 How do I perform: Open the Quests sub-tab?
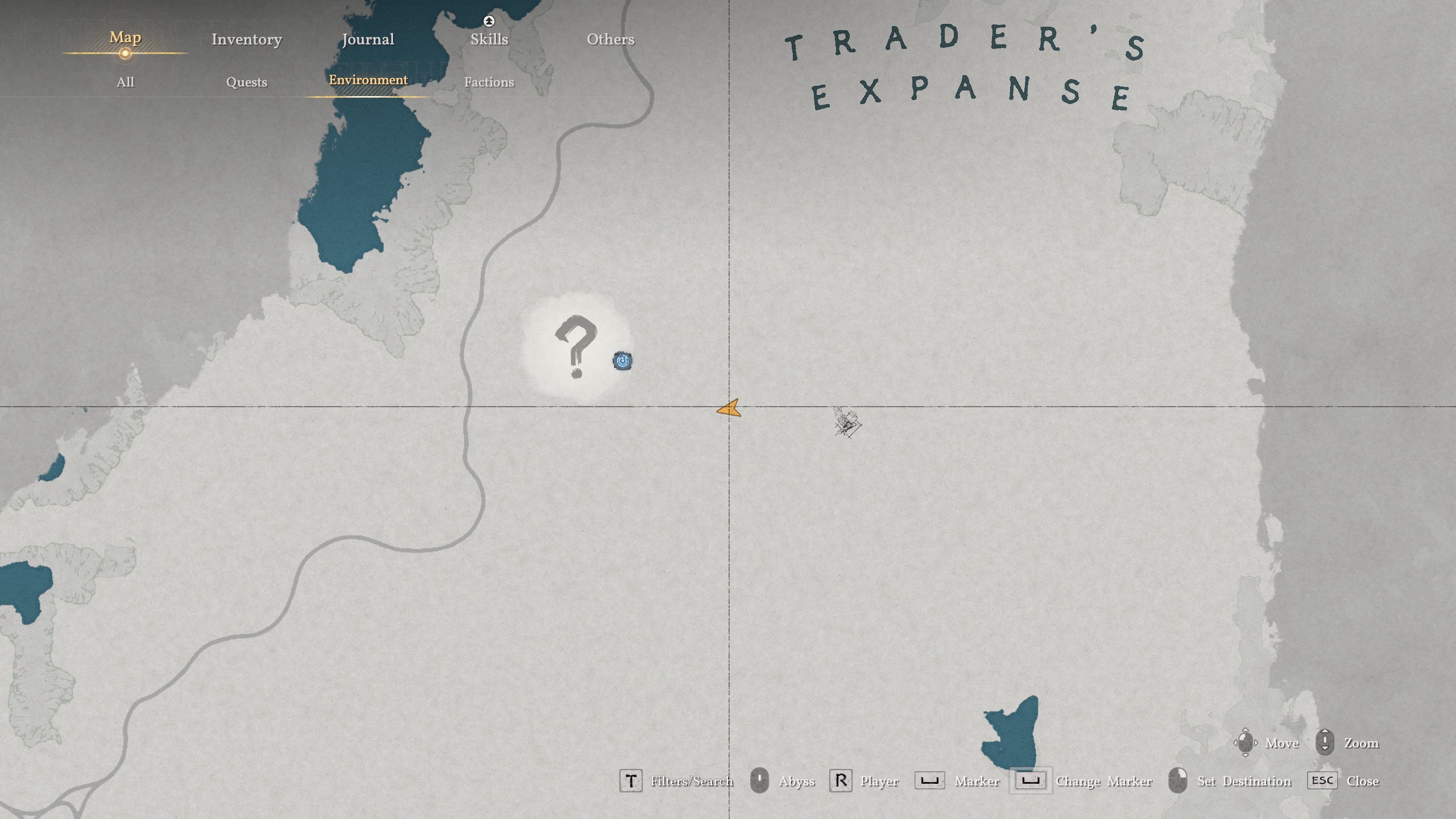pyautogui.click(x=247, y=82)
